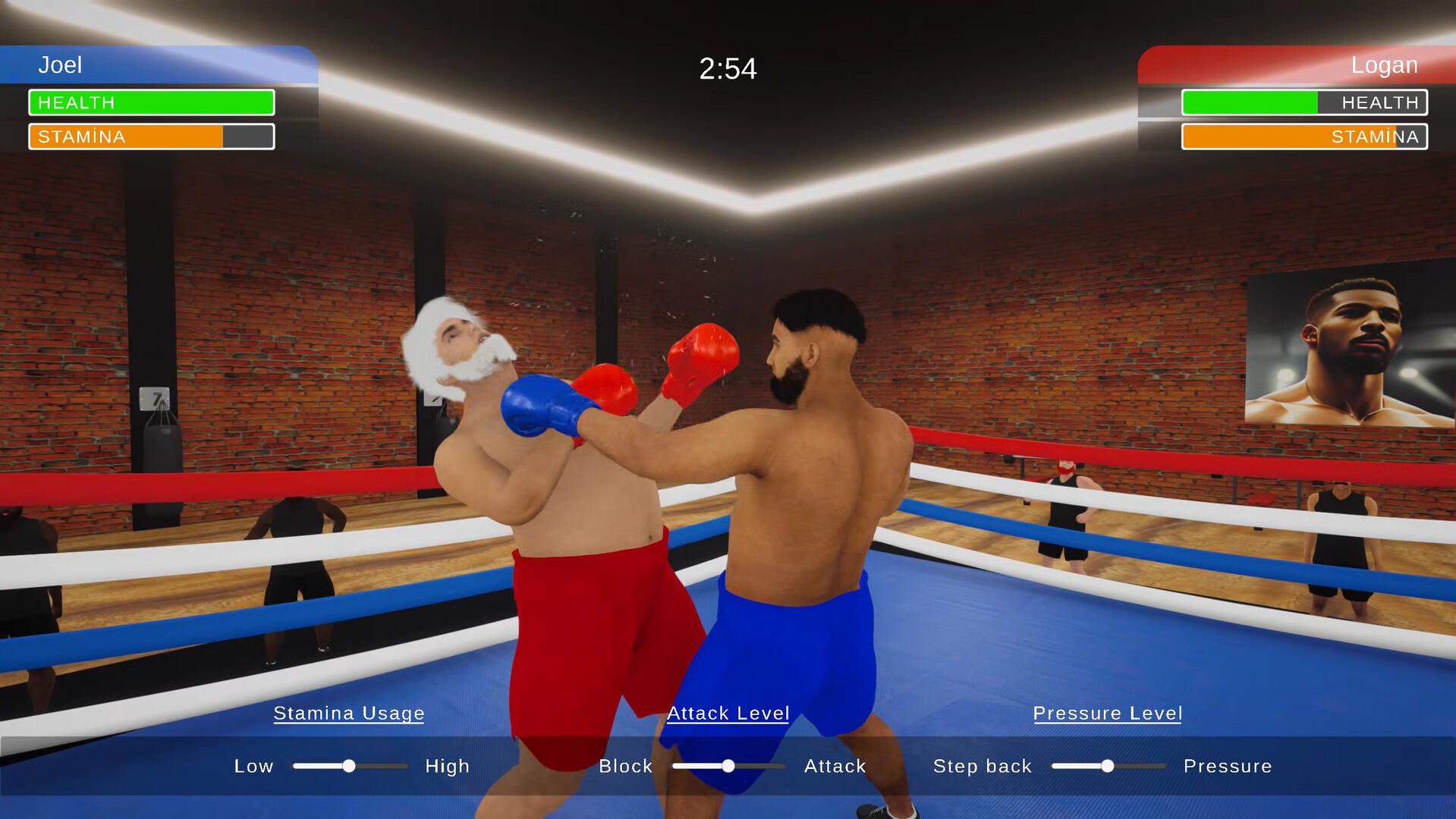1456x819 pixels.
Task: Open the Attack Level link
Action: [x=728, y=713]
